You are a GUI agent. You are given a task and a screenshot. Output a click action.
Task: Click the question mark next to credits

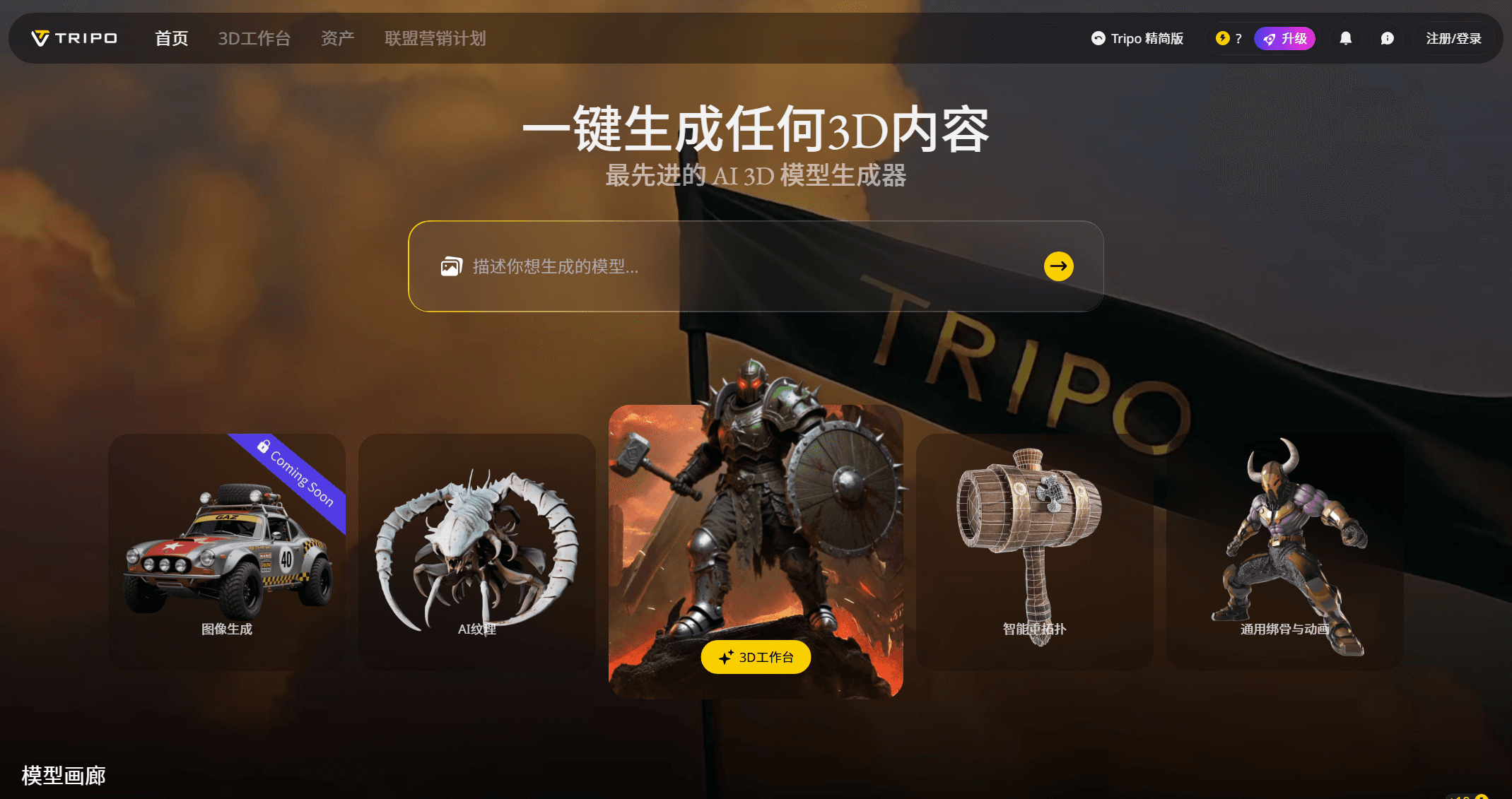tap(1238, 38)
